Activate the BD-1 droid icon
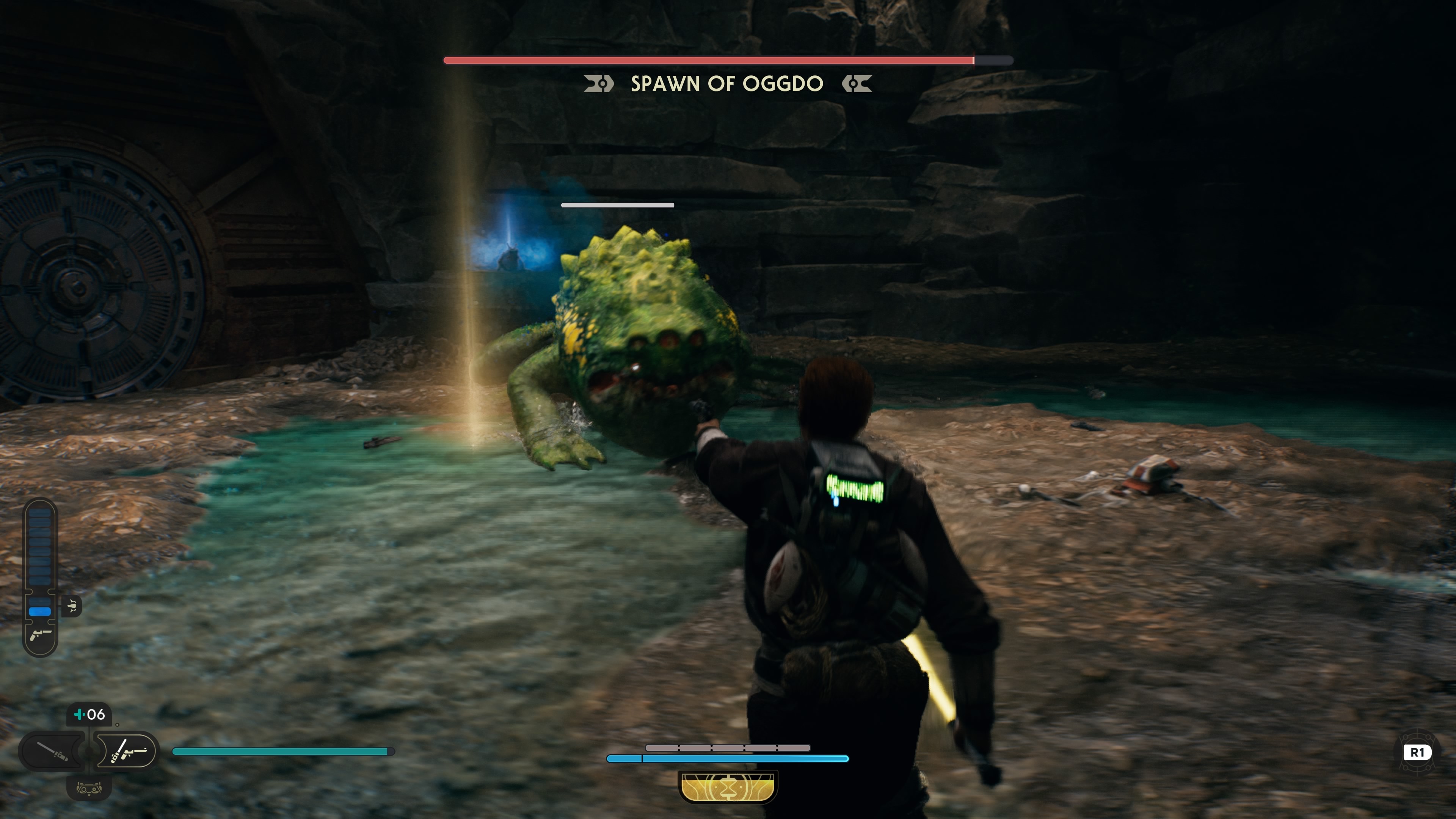This screenshot has height=819, width=1456. 89,788
